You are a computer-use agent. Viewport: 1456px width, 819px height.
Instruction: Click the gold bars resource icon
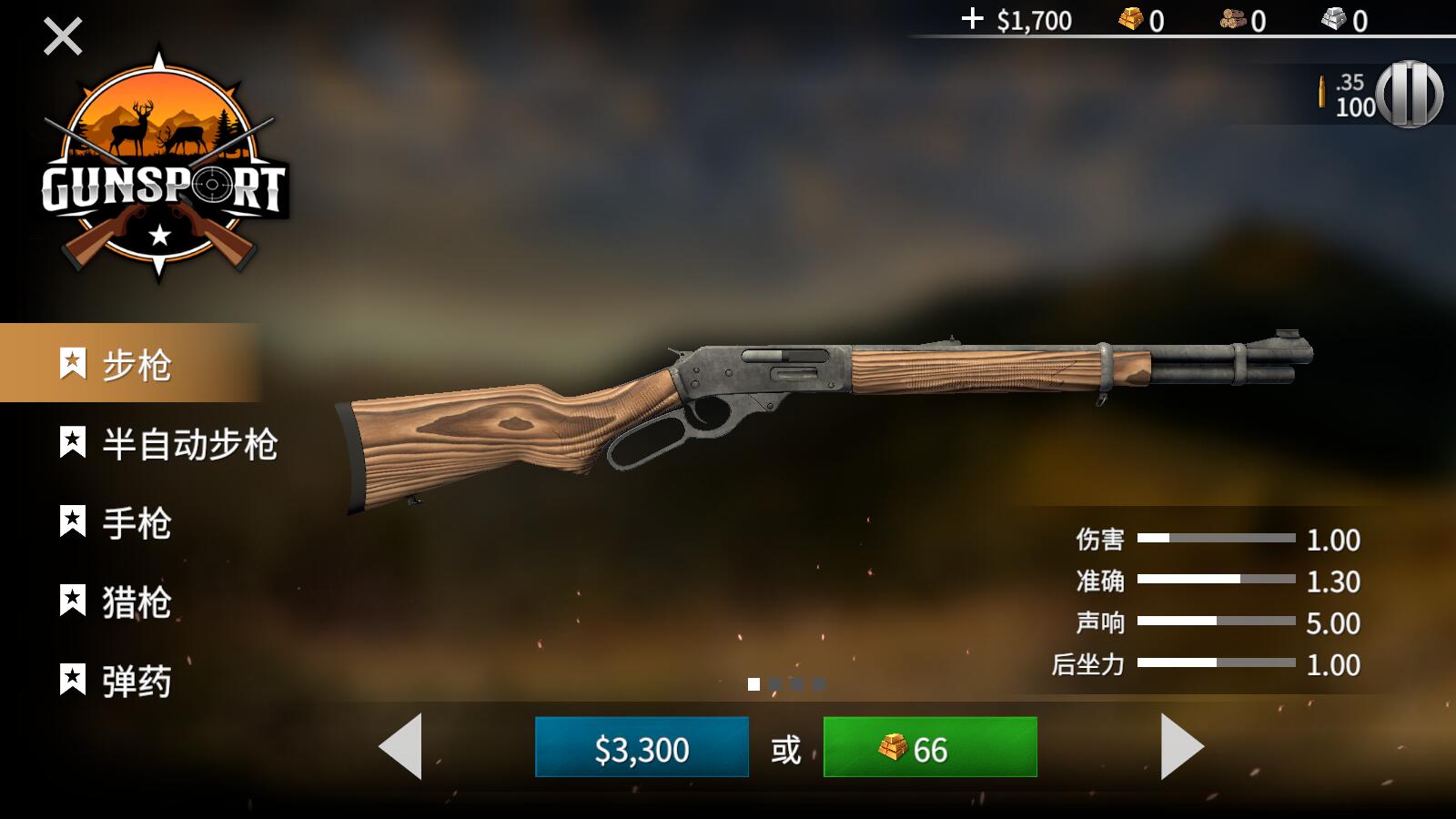pos(1128,20)
